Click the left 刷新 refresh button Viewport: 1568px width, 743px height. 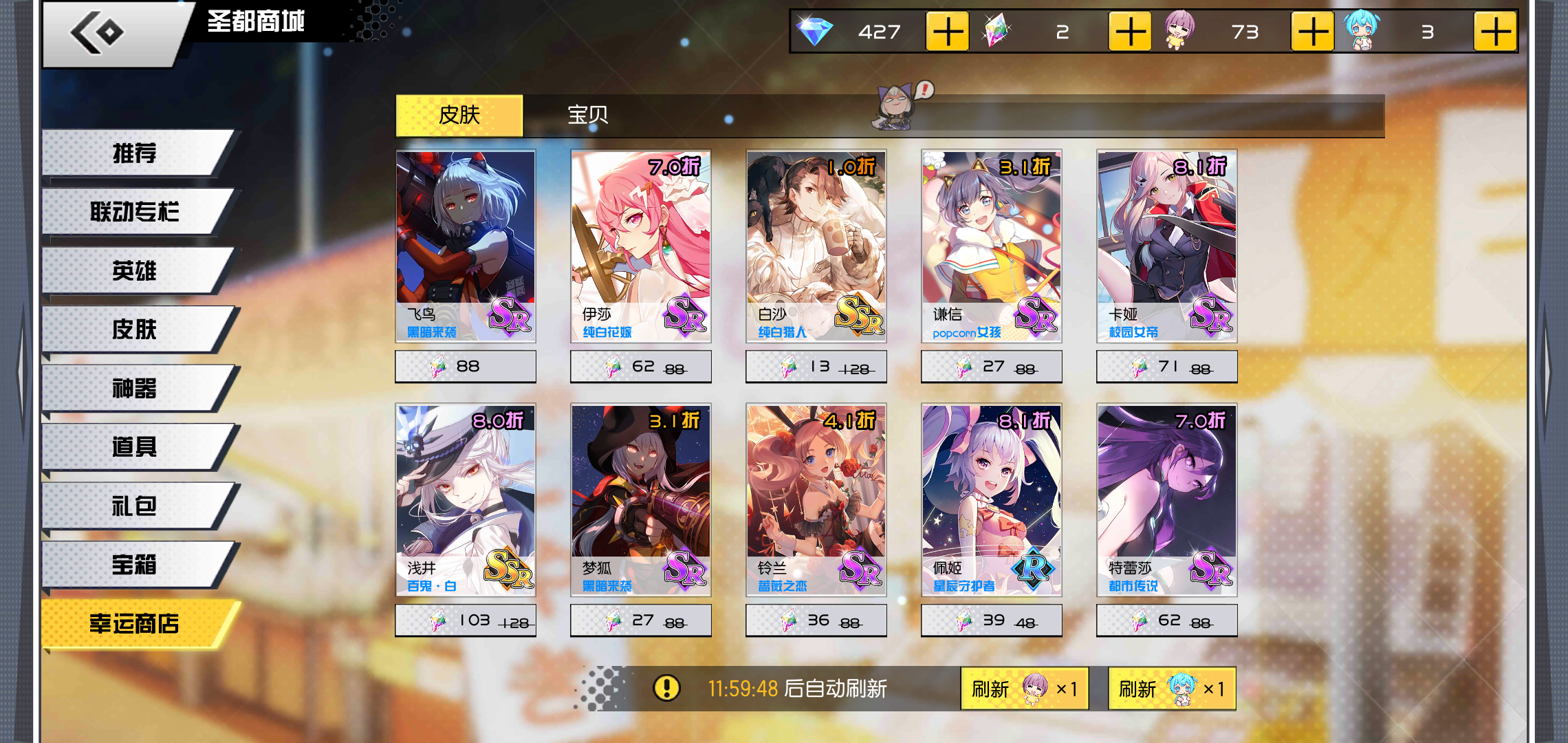pyautogui.click(x=1023, y=689)
